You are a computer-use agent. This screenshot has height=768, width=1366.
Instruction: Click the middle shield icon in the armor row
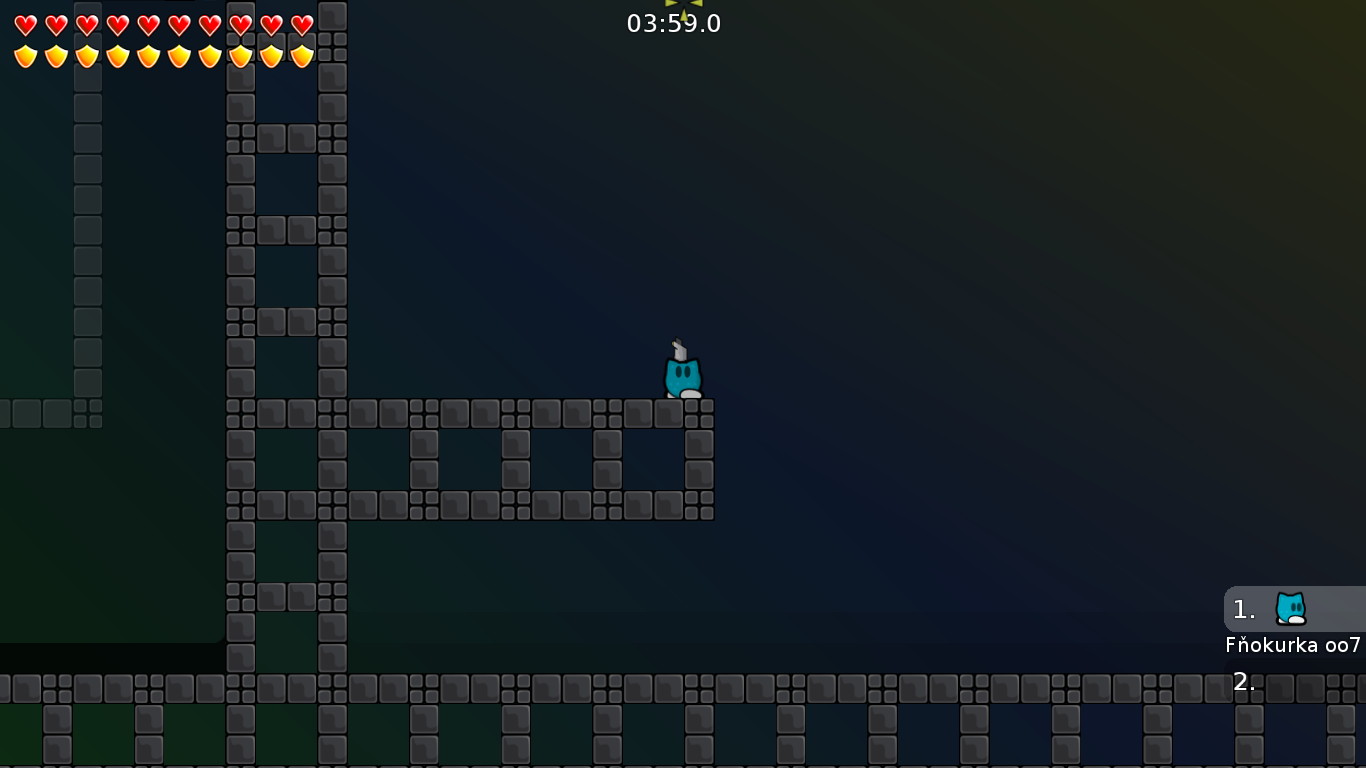(146, 56)
